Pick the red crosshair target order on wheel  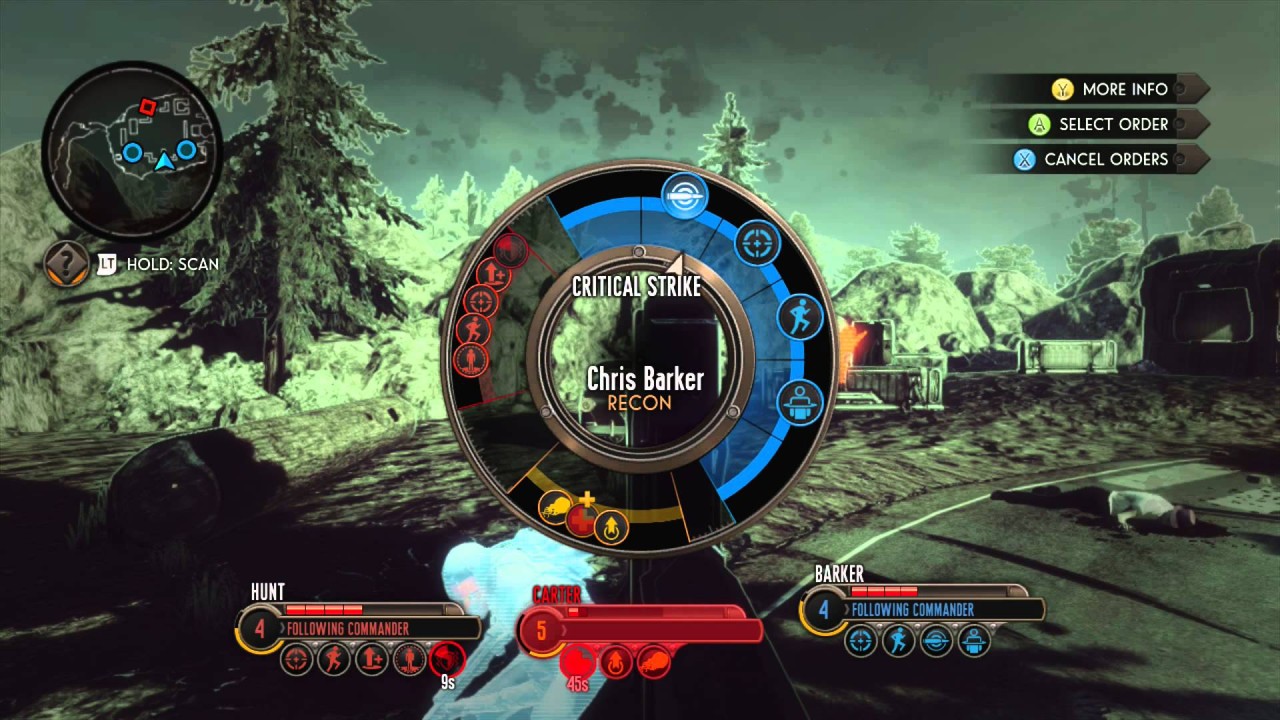pyautogui.click(x=481, y=300)
